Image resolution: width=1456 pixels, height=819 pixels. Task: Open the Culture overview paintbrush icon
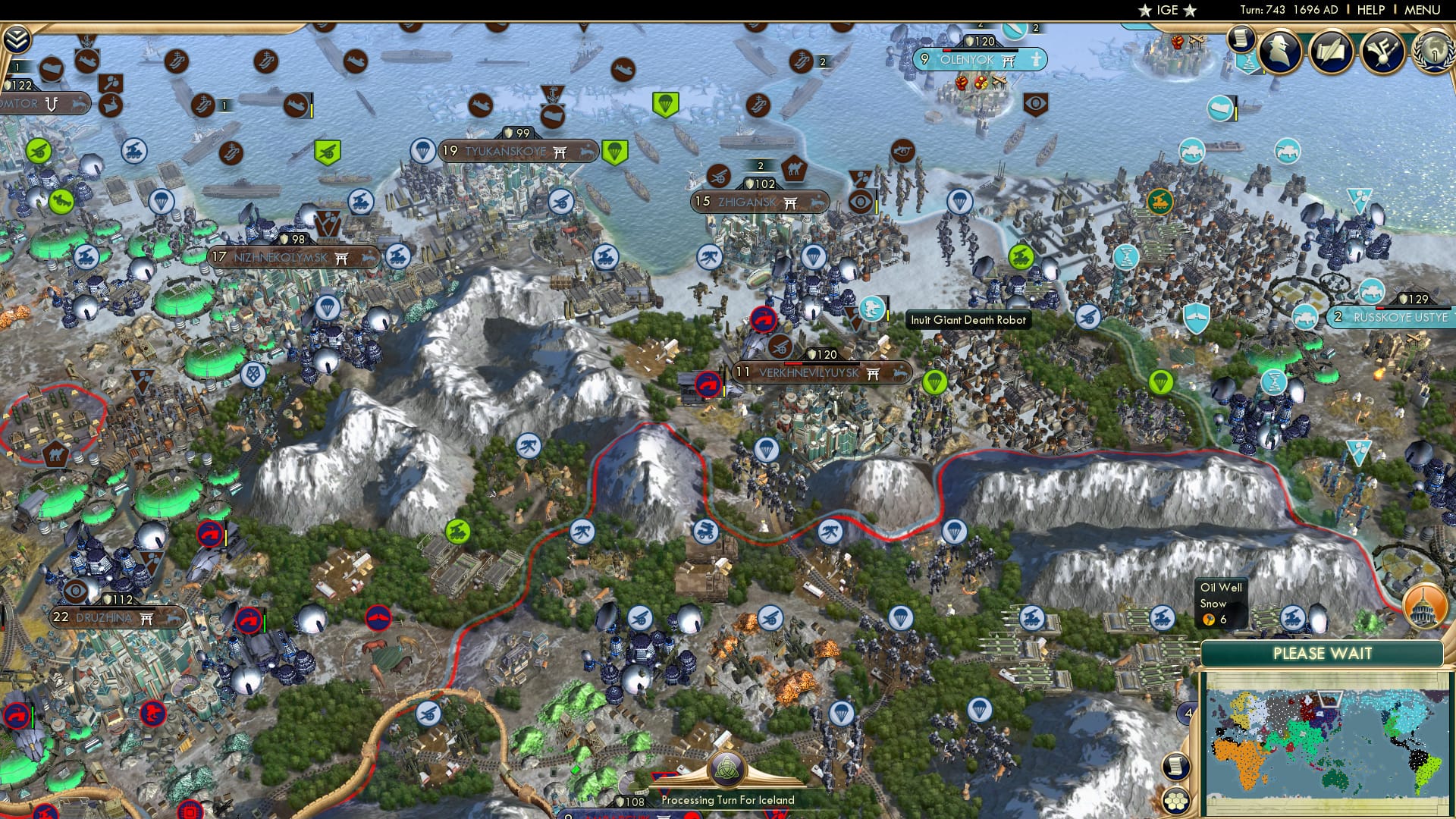[1382, 52]
